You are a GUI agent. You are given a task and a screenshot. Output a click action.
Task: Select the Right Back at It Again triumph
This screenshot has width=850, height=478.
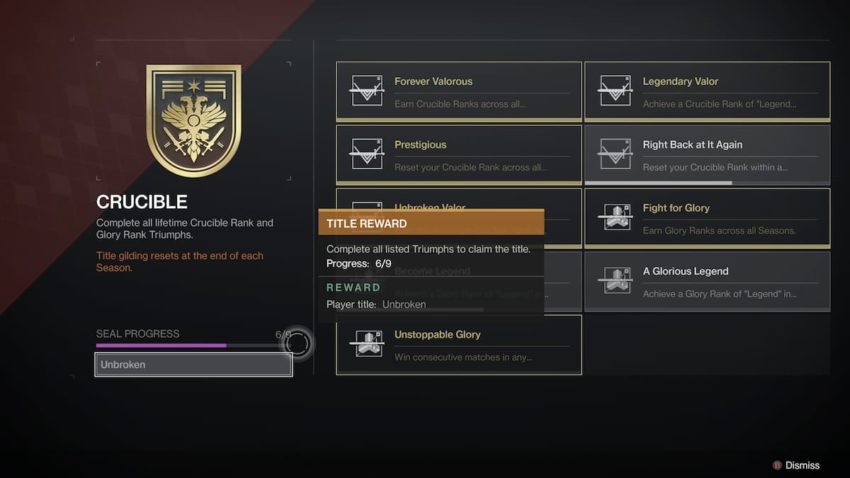[x=707, y=154]
